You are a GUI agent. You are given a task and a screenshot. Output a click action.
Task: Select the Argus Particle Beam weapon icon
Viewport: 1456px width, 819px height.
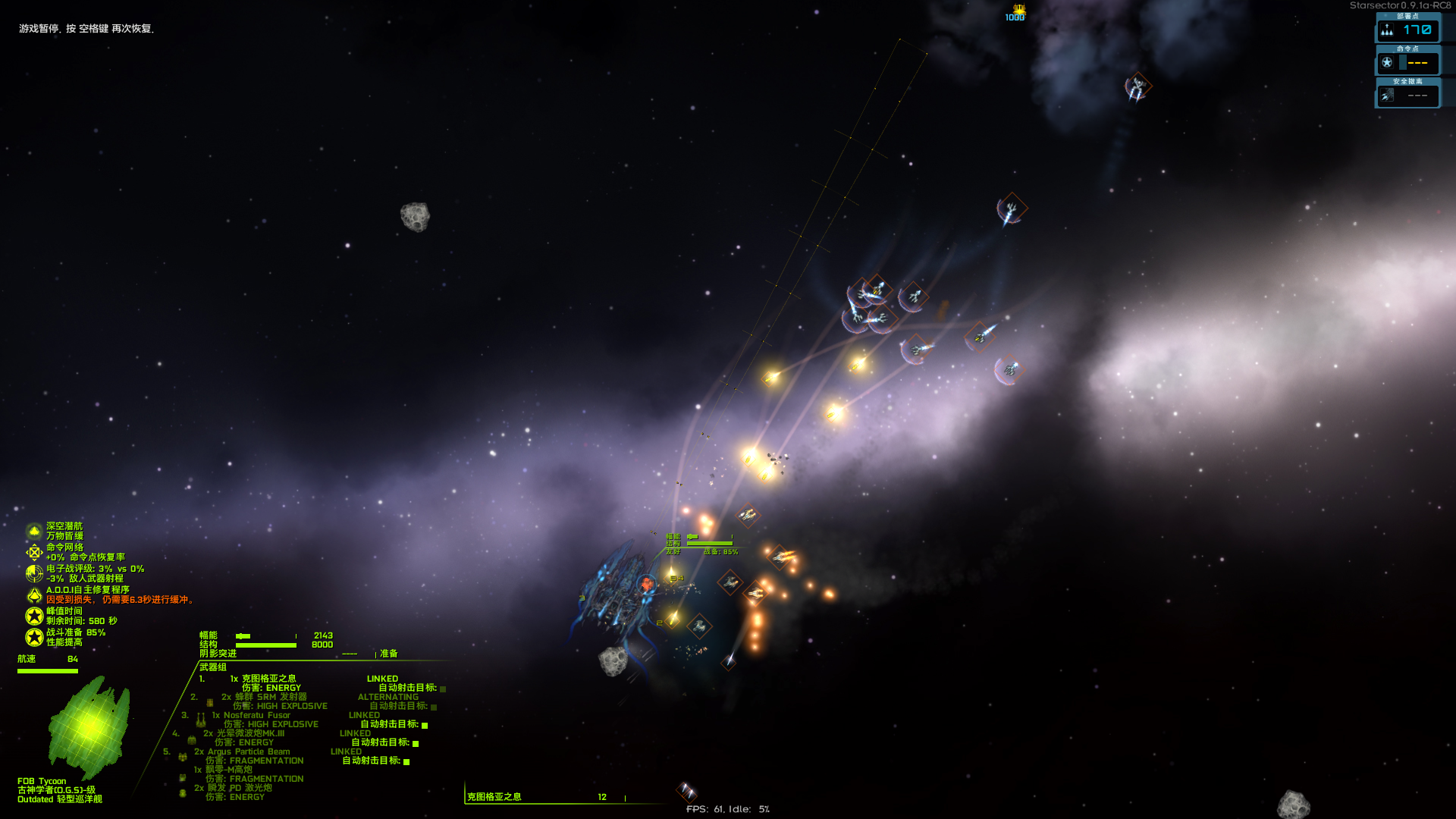point(182,757)
